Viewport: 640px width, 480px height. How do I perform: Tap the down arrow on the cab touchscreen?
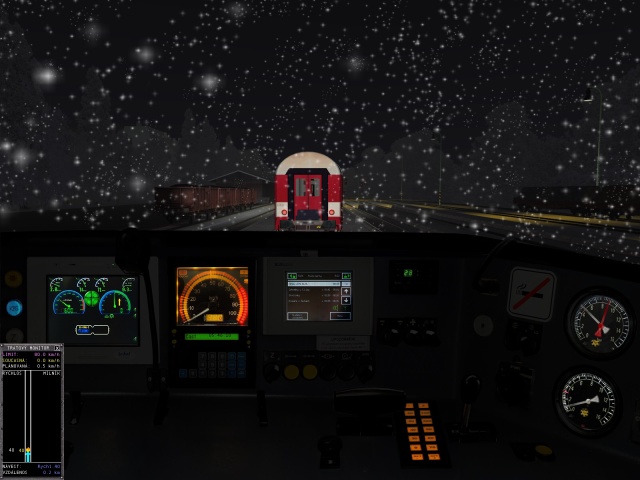[346, 300]
